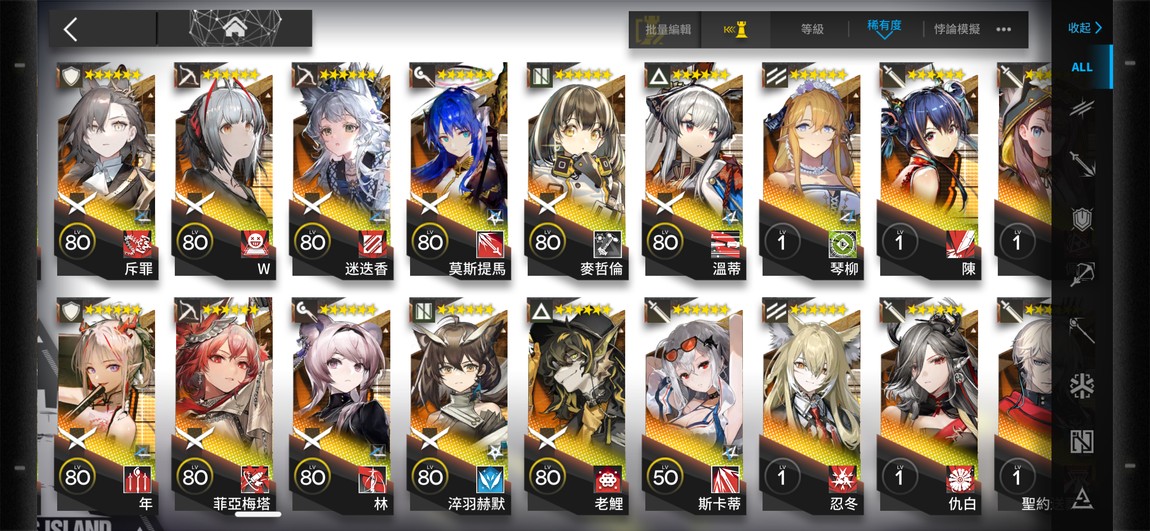Sort operators by 稀有度
This screenshot has width=1150, height=531.
[884, 28]
